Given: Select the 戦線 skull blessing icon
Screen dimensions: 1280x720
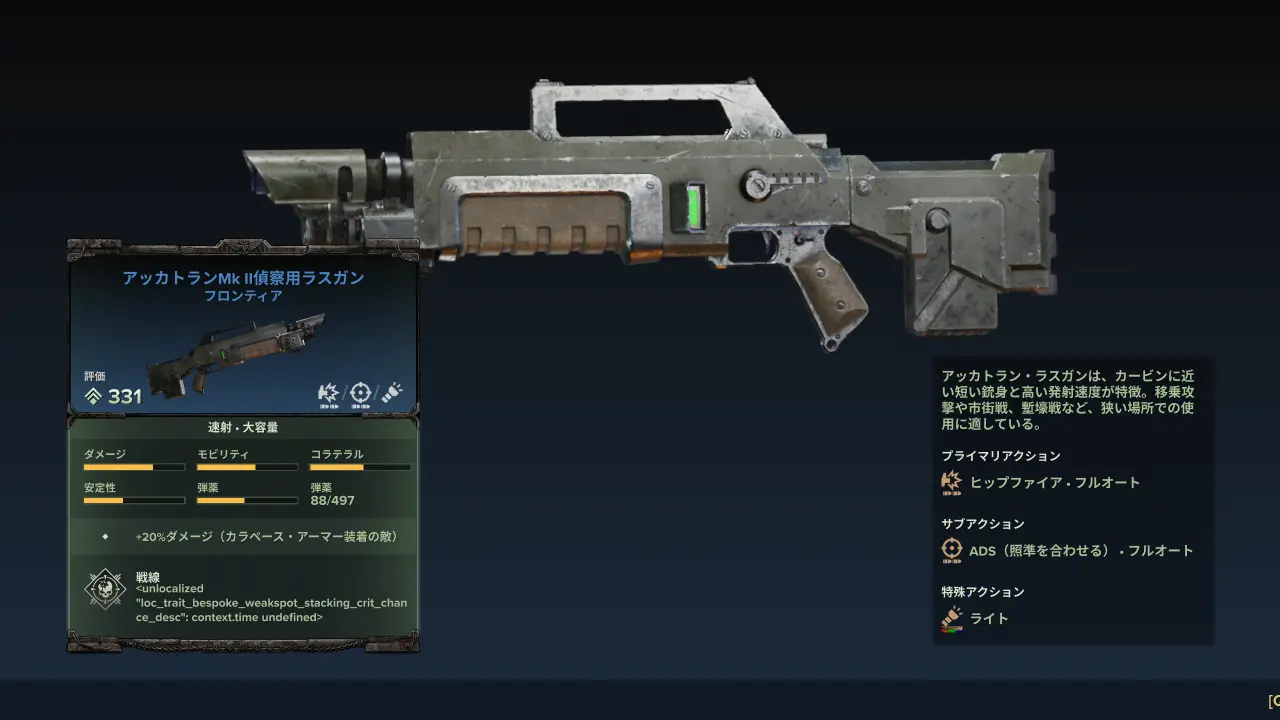Looking at the screenshot, I should (104, 590).
